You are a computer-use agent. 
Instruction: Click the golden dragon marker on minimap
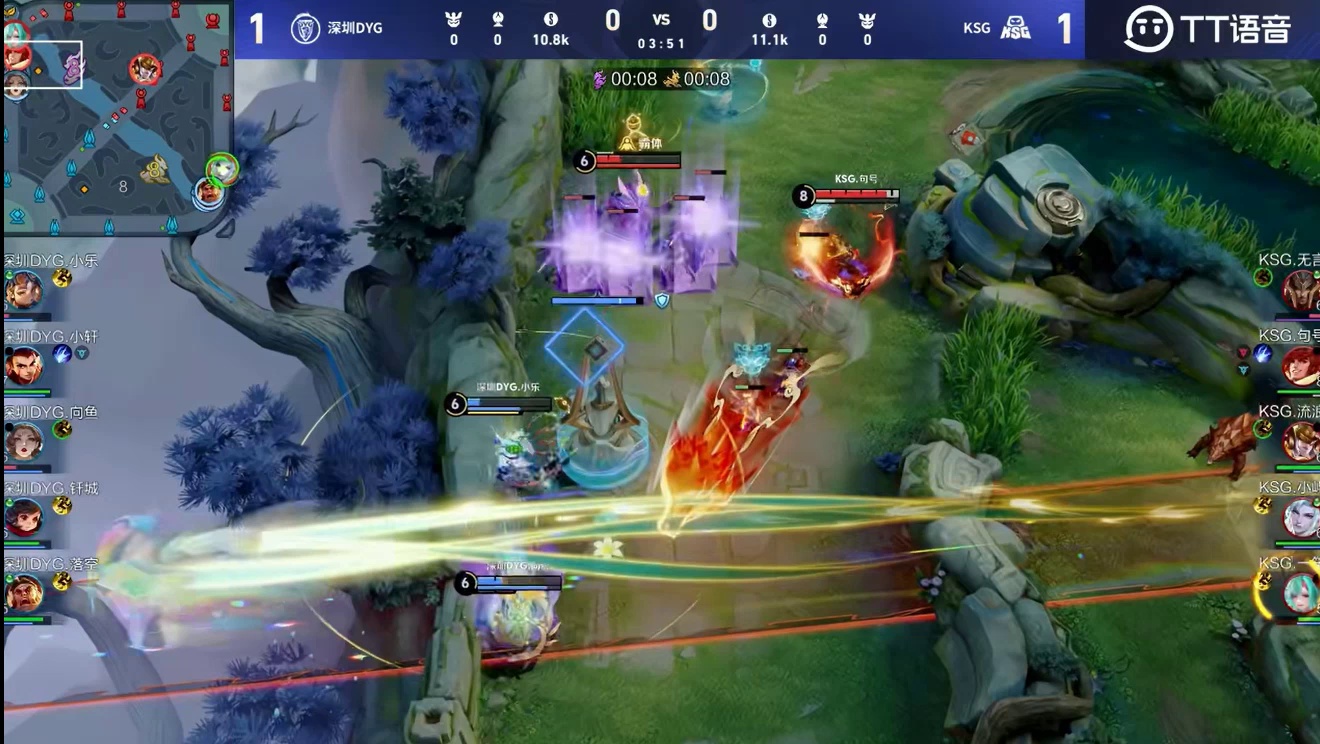[154, 171]
